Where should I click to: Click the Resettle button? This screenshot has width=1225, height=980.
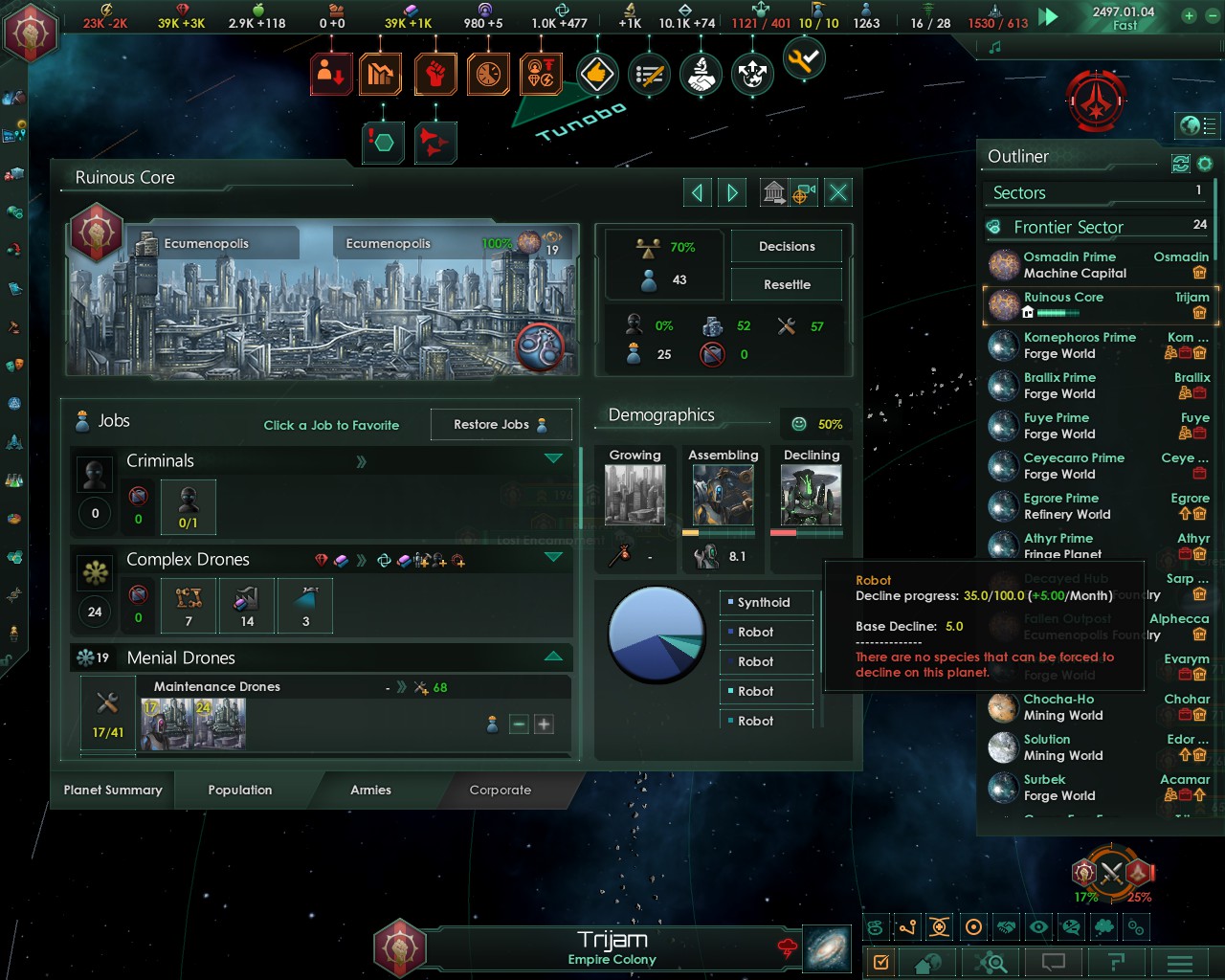pos(786,284)
